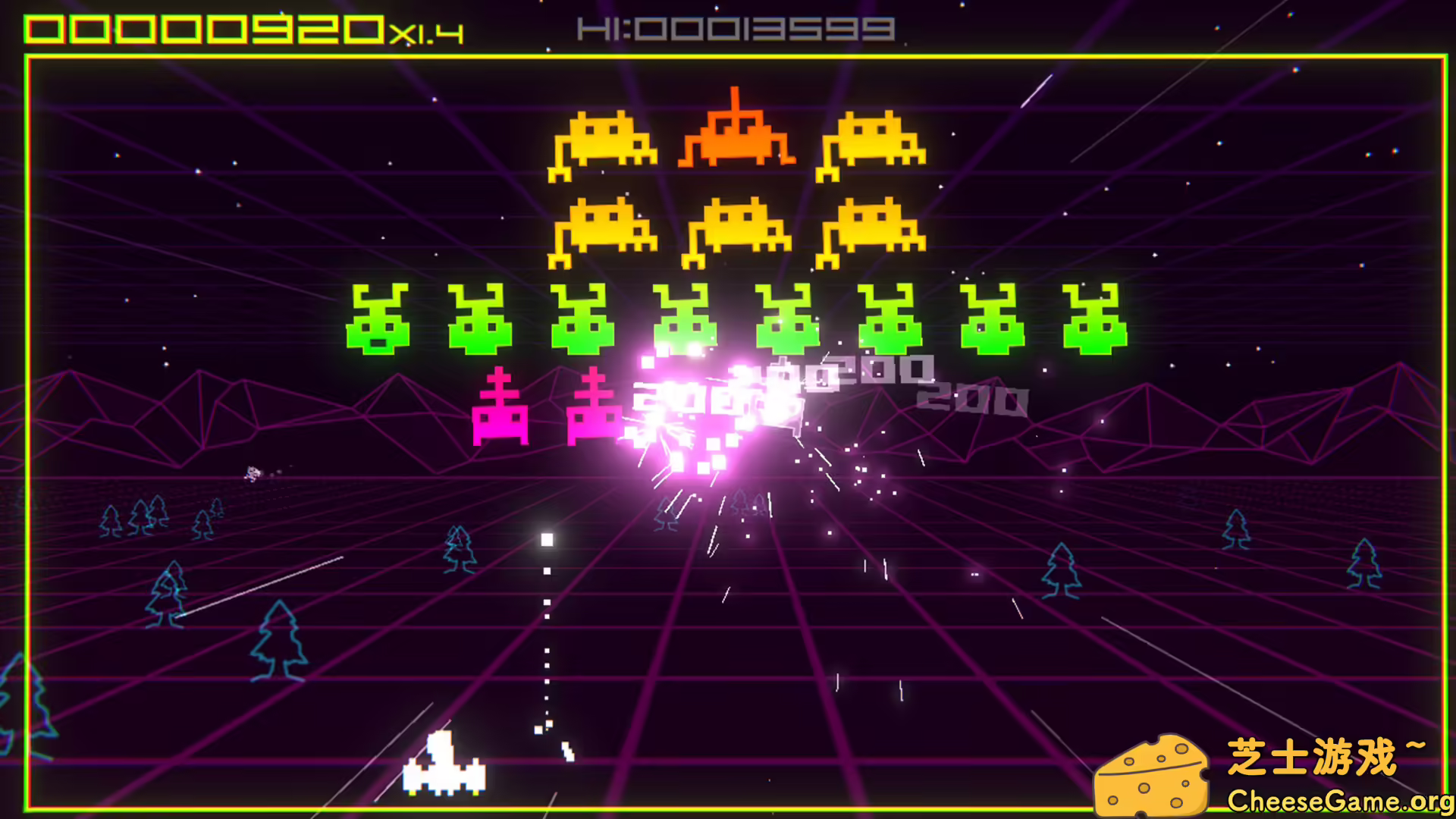
Task: Select the leftmost yellow crab invader
Action: pyautogui.click(x=603, y=144)
